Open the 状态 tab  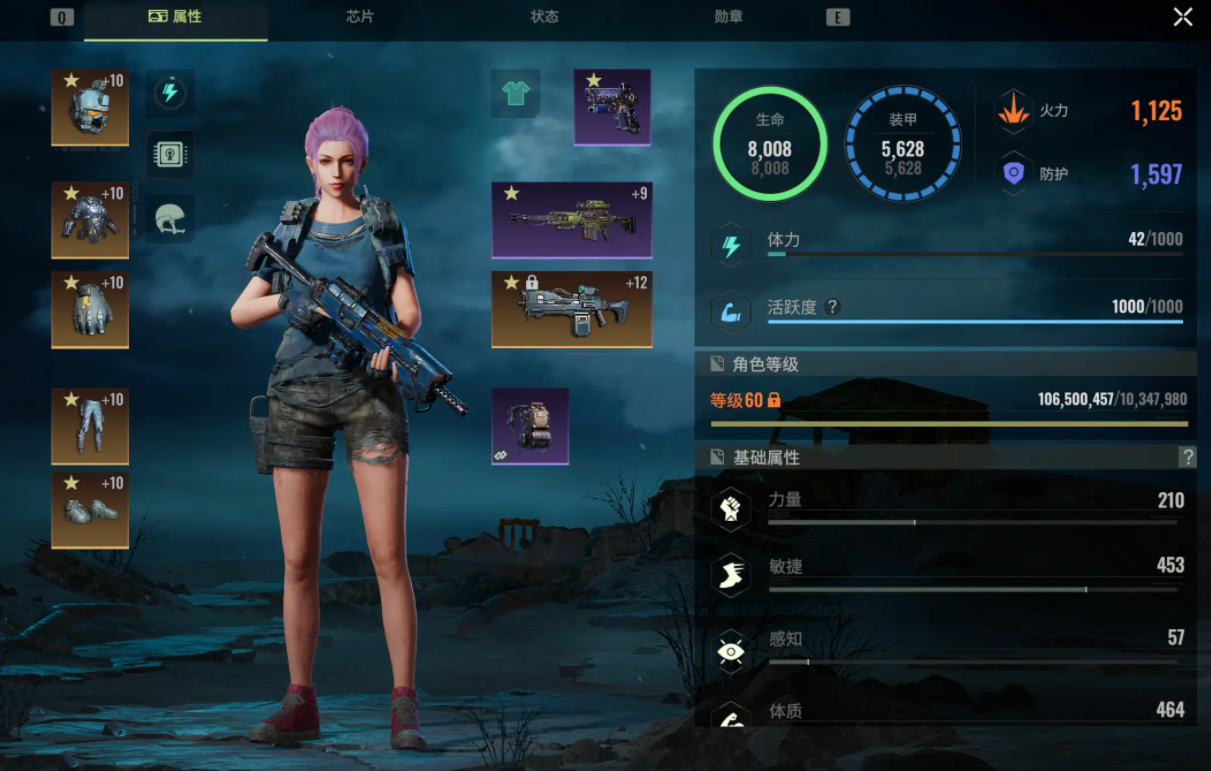click(x=544, y=17)
